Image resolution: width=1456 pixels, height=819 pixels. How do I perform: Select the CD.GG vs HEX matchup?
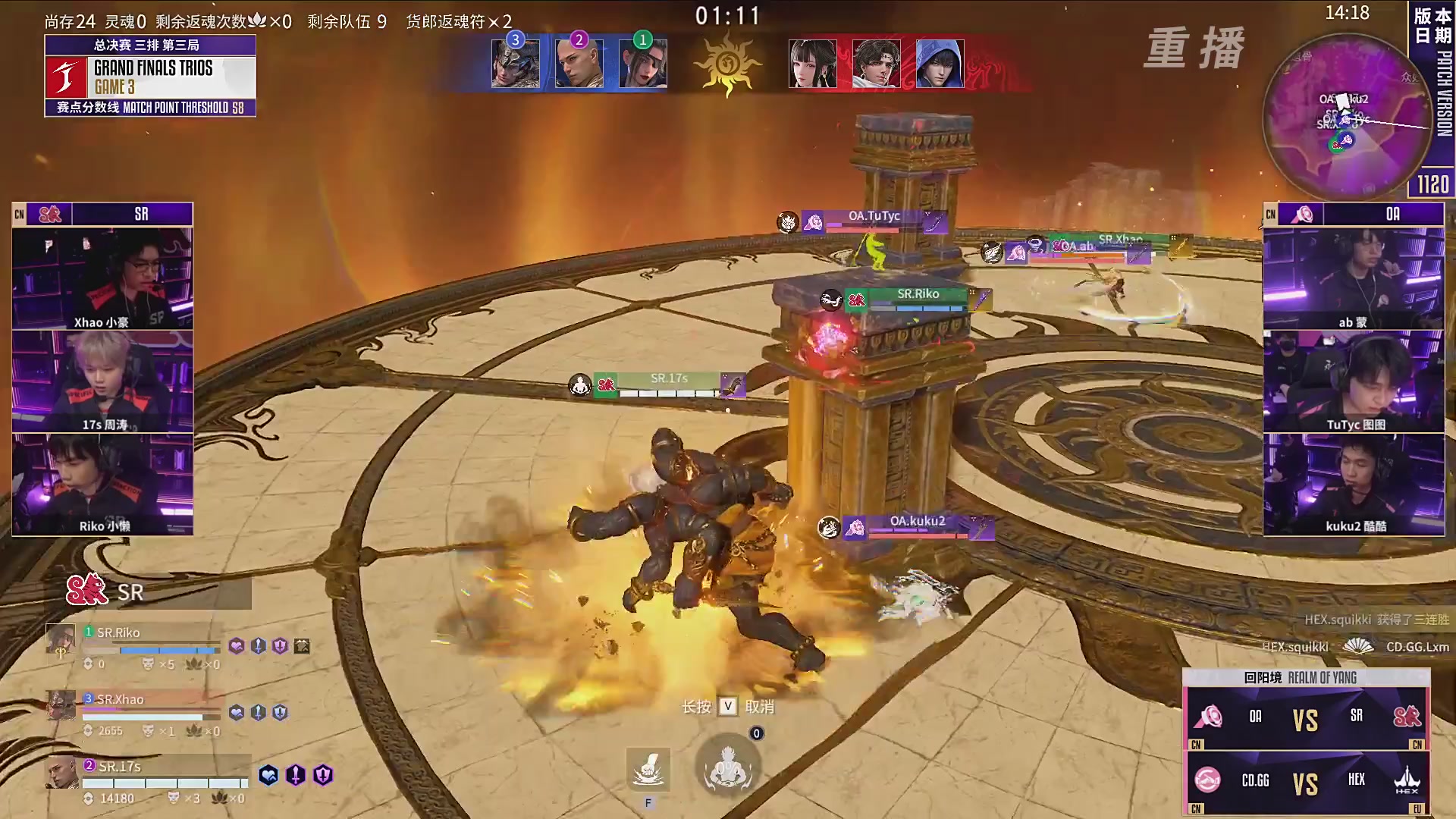pyautogui.click(x=1306, y=782)
